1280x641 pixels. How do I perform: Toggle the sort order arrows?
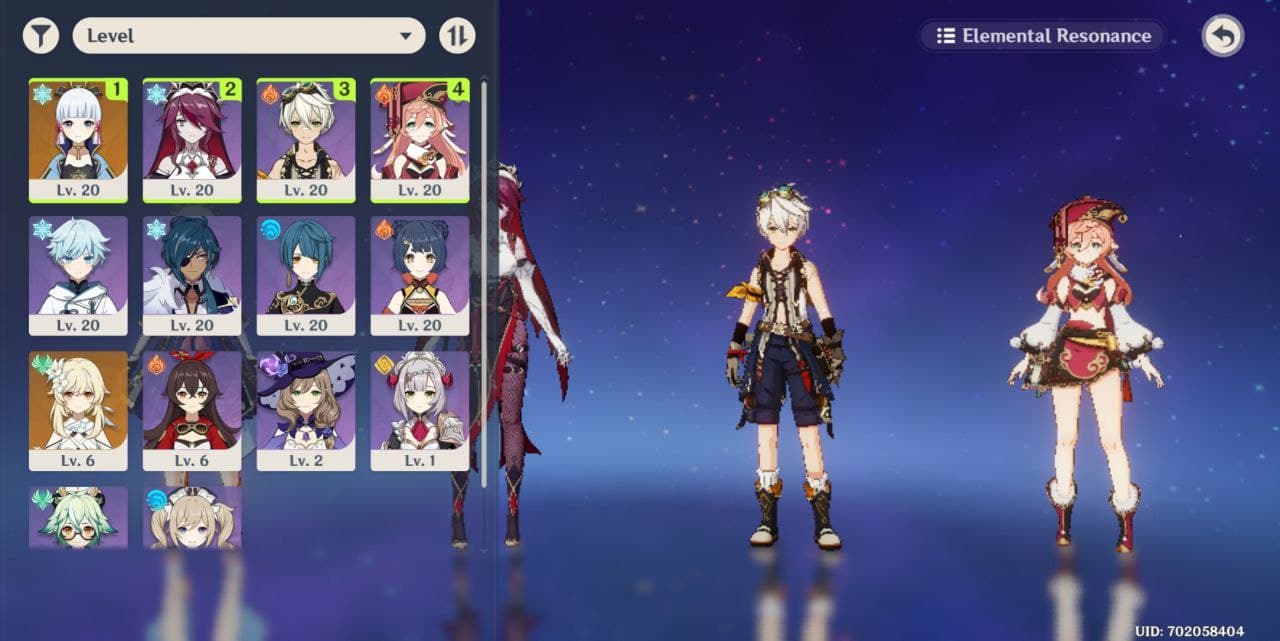pyautogui.click(x=457, y=37)
